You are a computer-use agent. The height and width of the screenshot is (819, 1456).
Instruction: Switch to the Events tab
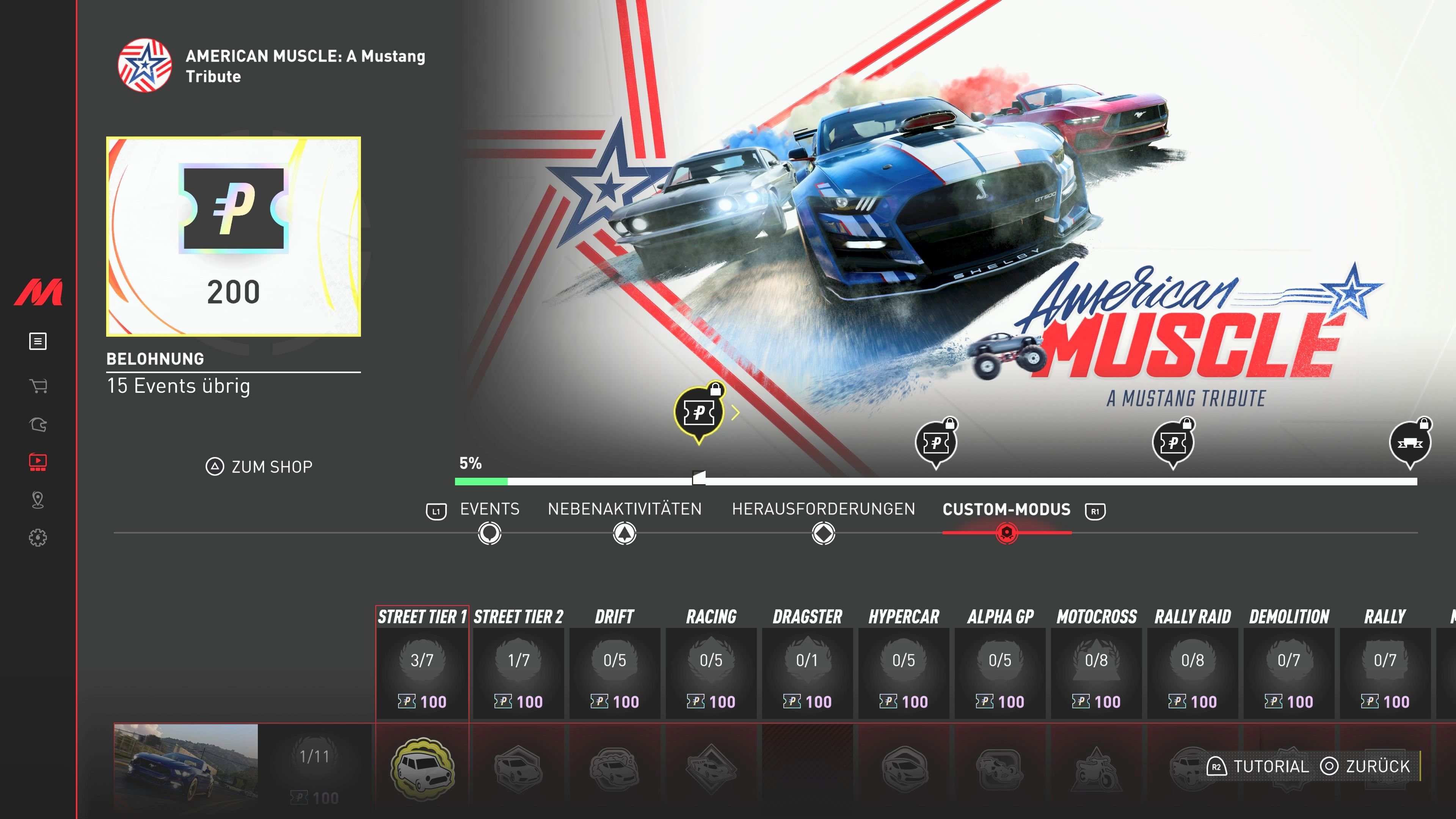(489, 509)
